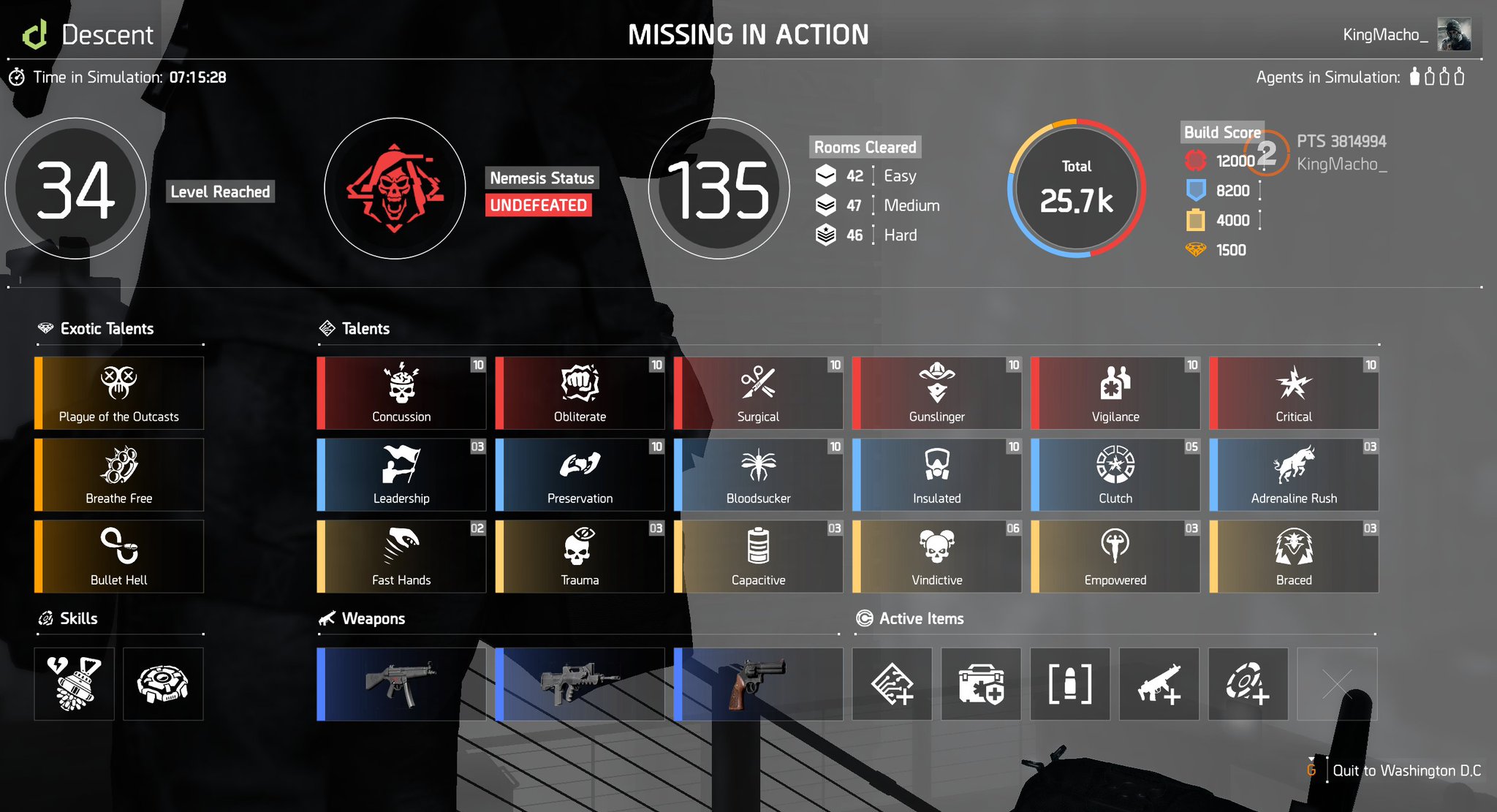Click the Bullet Hell exotic talent
The image size is (1497, 812).
click(x=118, y=556)
